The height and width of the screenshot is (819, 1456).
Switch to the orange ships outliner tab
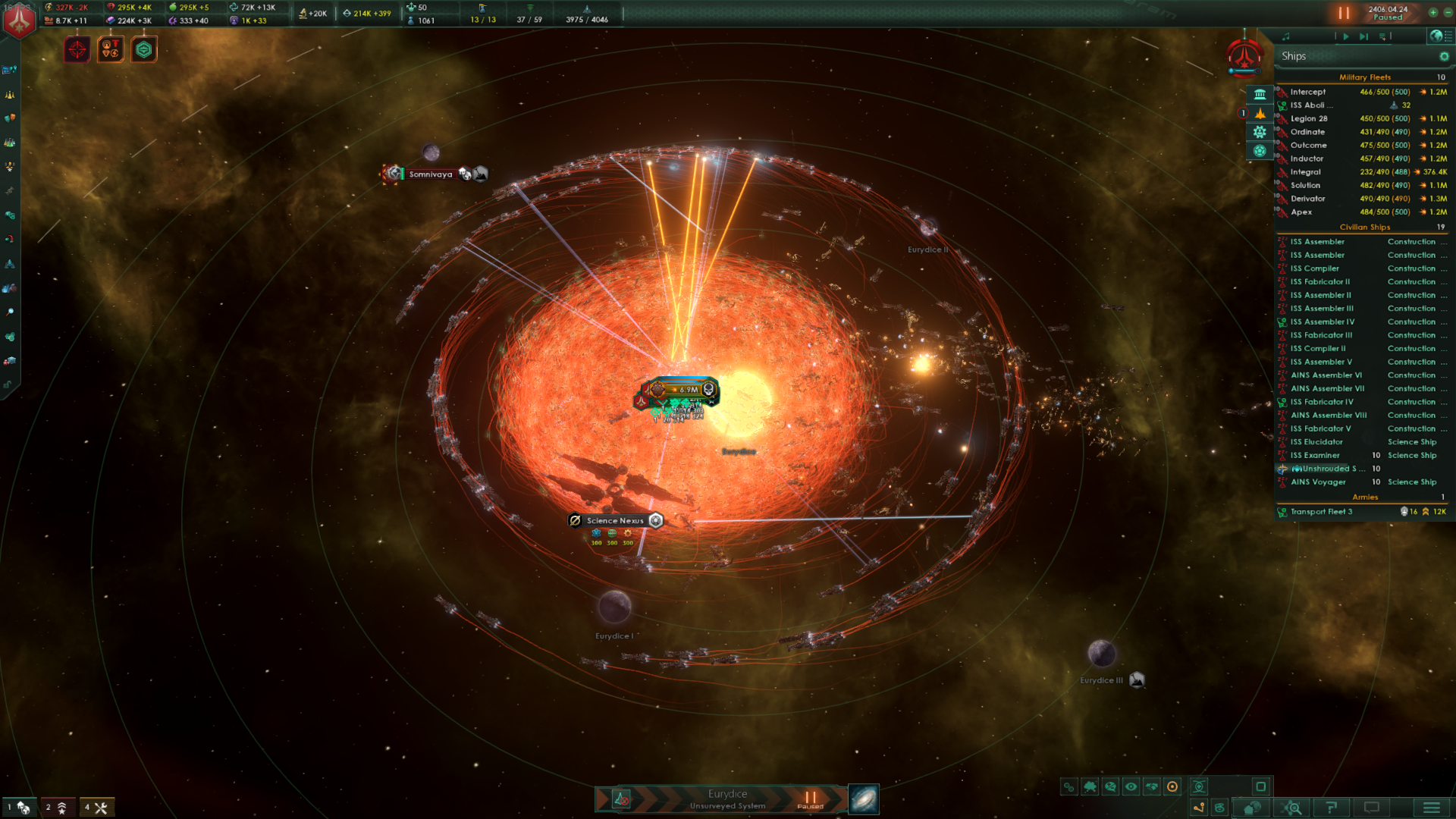click(x=1260, y=113)
